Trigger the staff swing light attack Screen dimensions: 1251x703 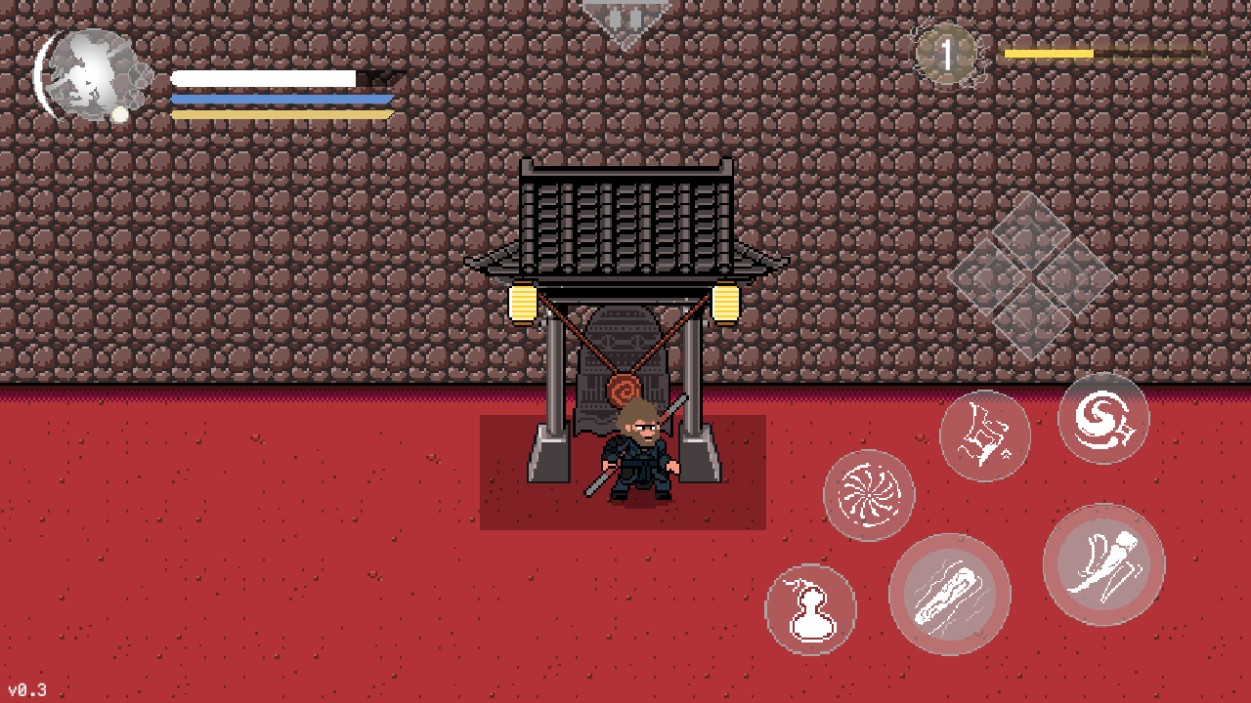click(1103, 565)
